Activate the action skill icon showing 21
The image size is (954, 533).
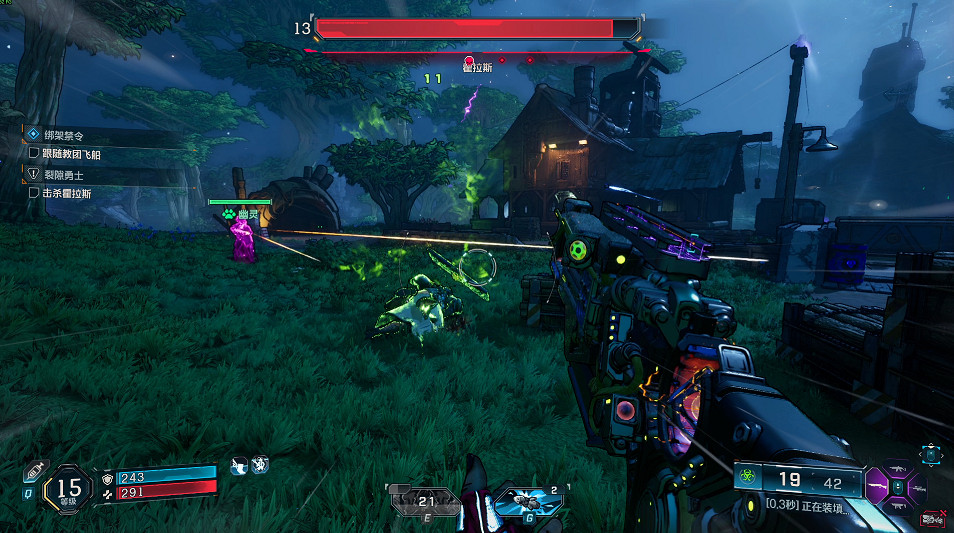coord(424,500)
